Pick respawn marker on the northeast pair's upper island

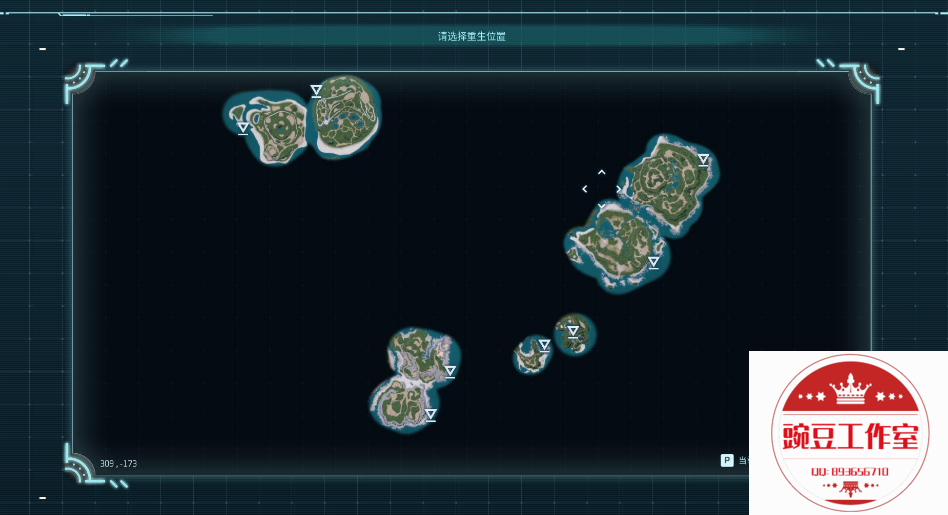(x=703, y=159)
